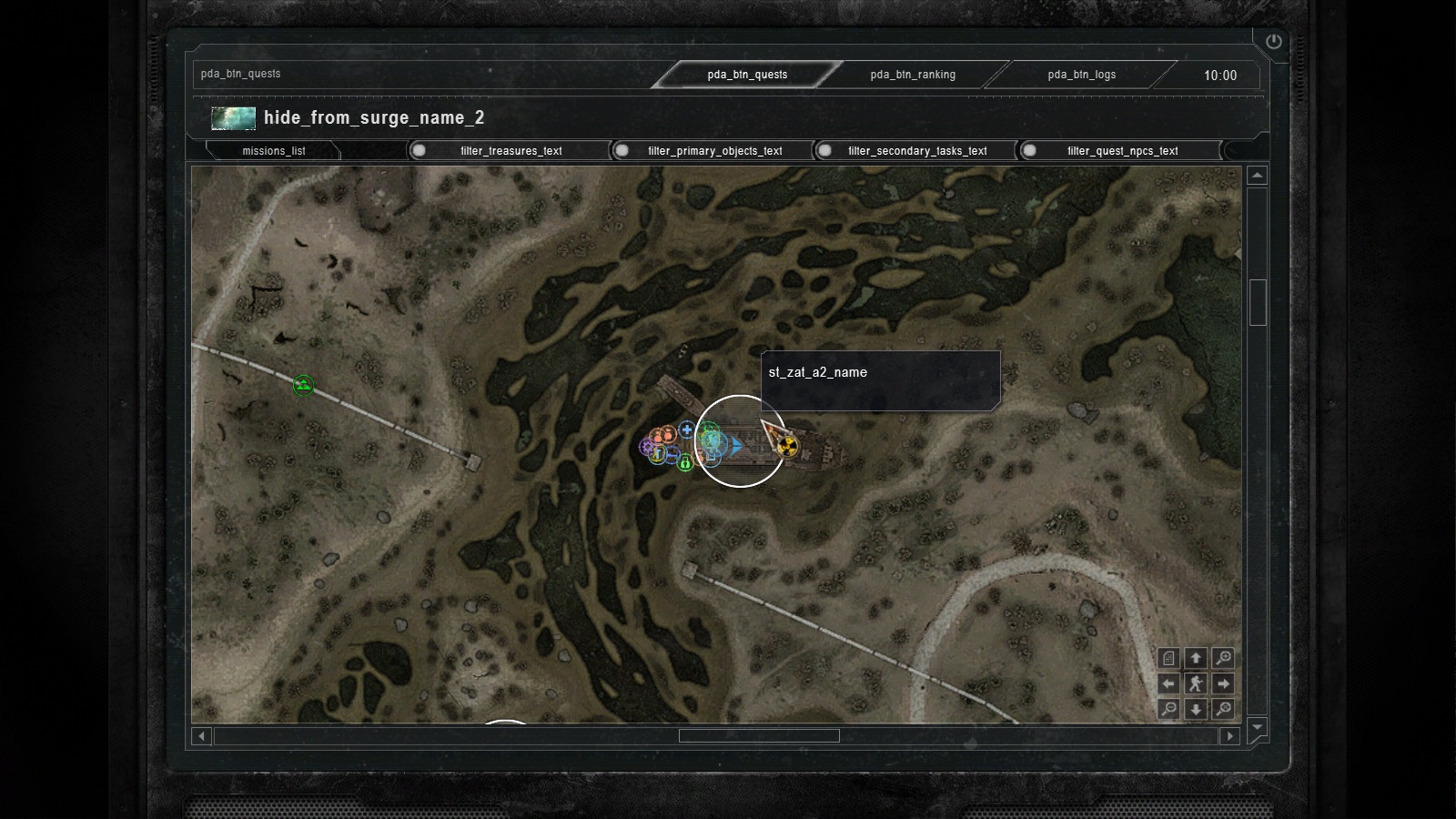Pan the map down with arrow button
The height and width of the screenshot is (819, 1456).
pyautogui.click(x=1196, y=709)
